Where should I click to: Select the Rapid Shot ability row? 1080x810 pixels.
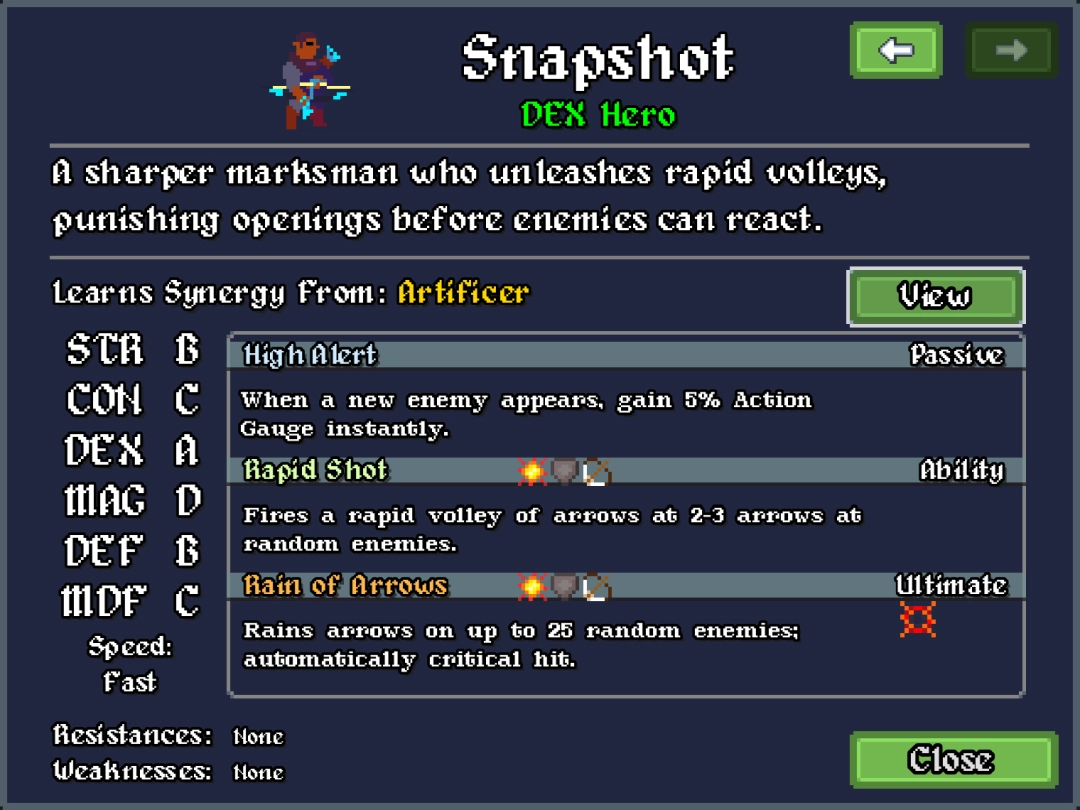(x=625, y=470)
